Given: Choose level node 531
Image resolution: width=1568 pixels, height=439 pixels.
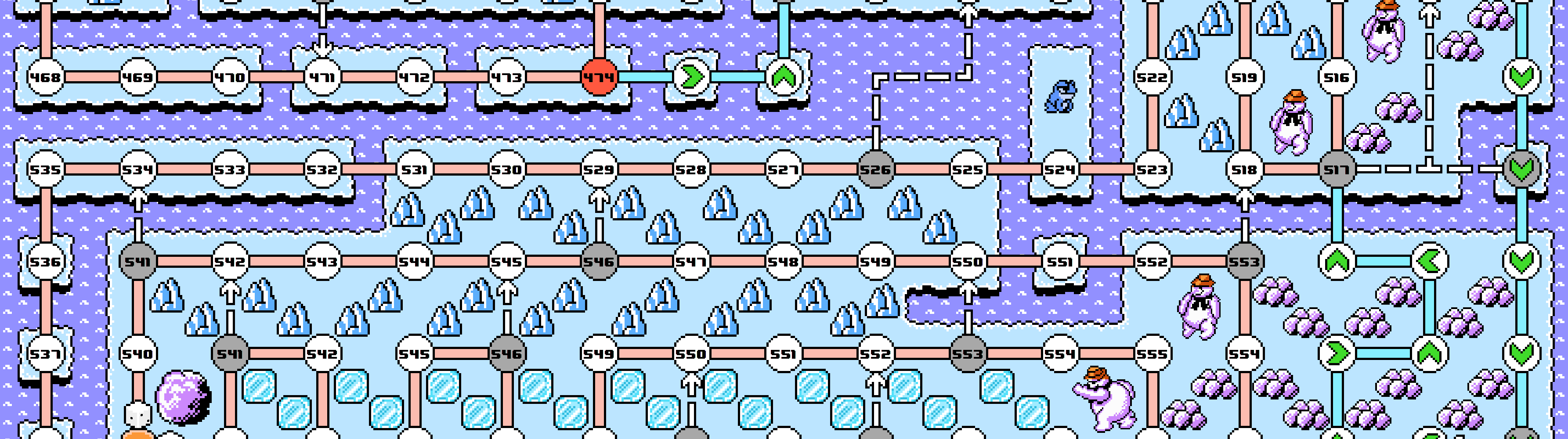Looking at the screenshot, I should [x=415, y=169].
